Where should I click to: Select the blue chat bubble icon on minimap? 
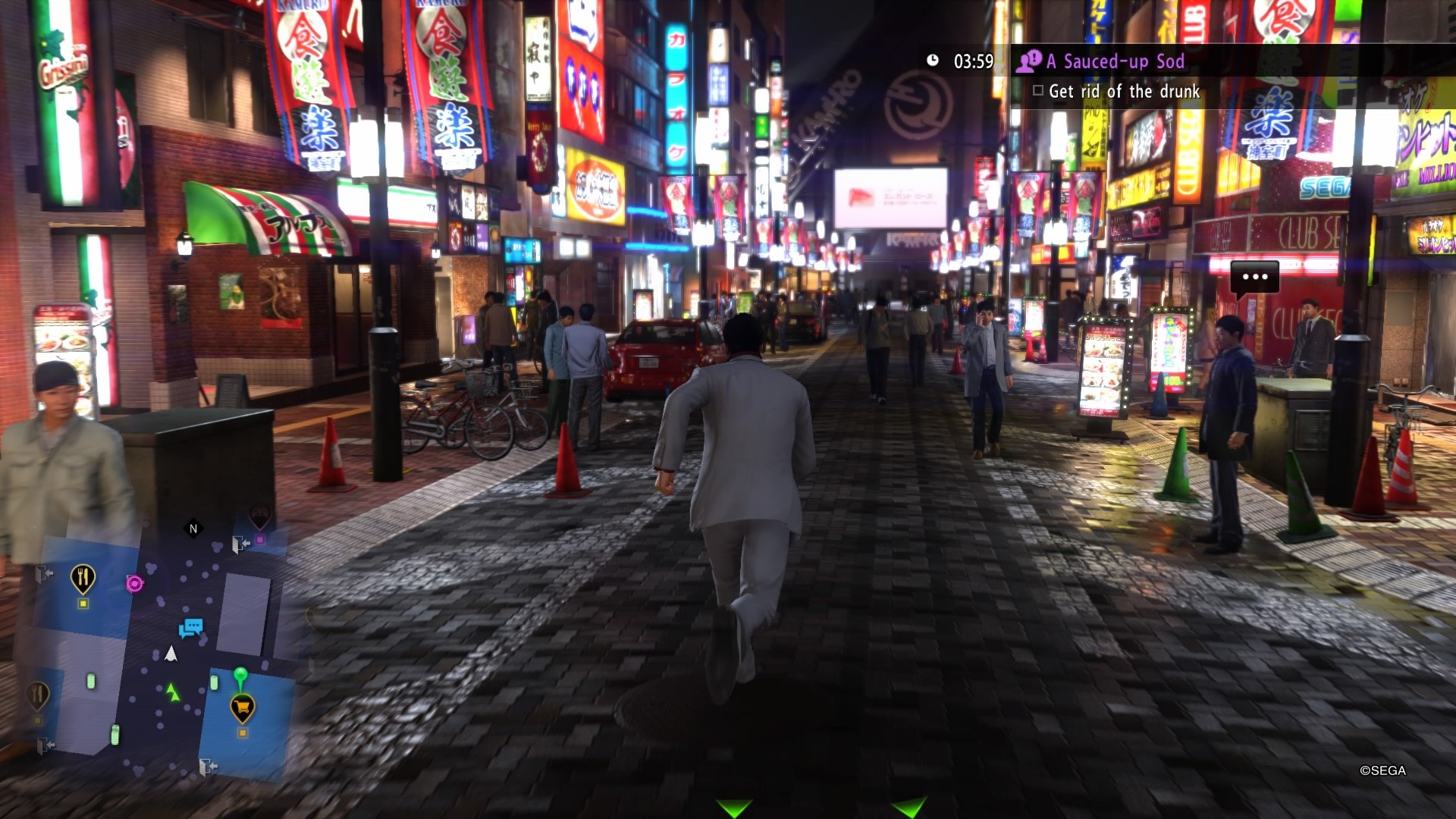pyautogui.click(x=190, y=627)
